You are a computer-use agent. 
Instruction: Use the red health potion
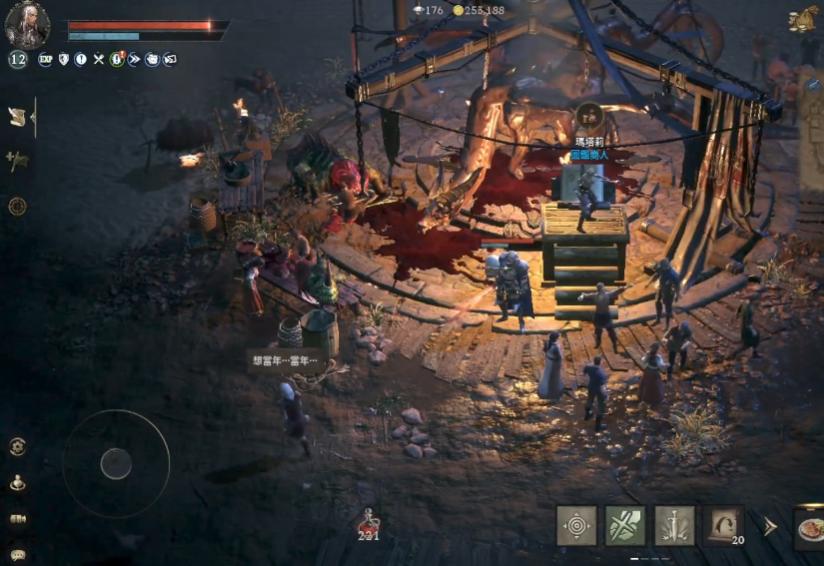369,521
